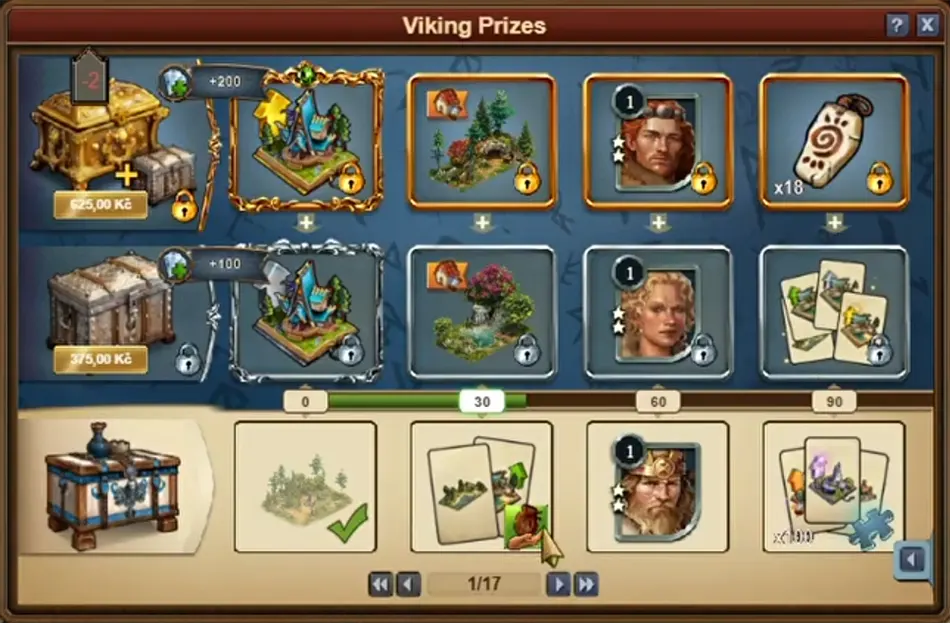The height and width of the screenshot is (623, 950).
Task: Select the silver-tier building cards prize
Action: (834, 313)
